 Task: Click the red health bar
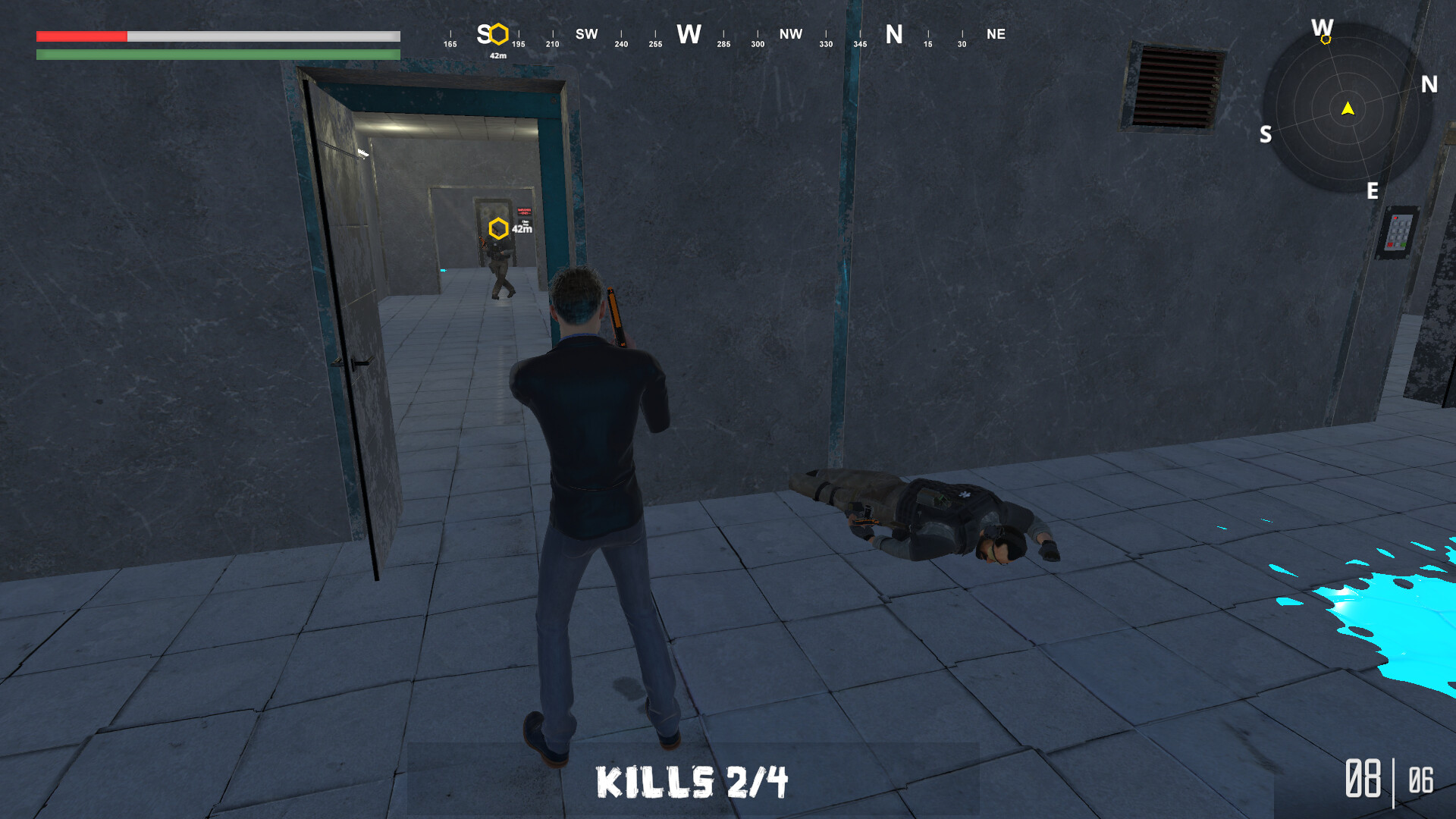(80, 35)
